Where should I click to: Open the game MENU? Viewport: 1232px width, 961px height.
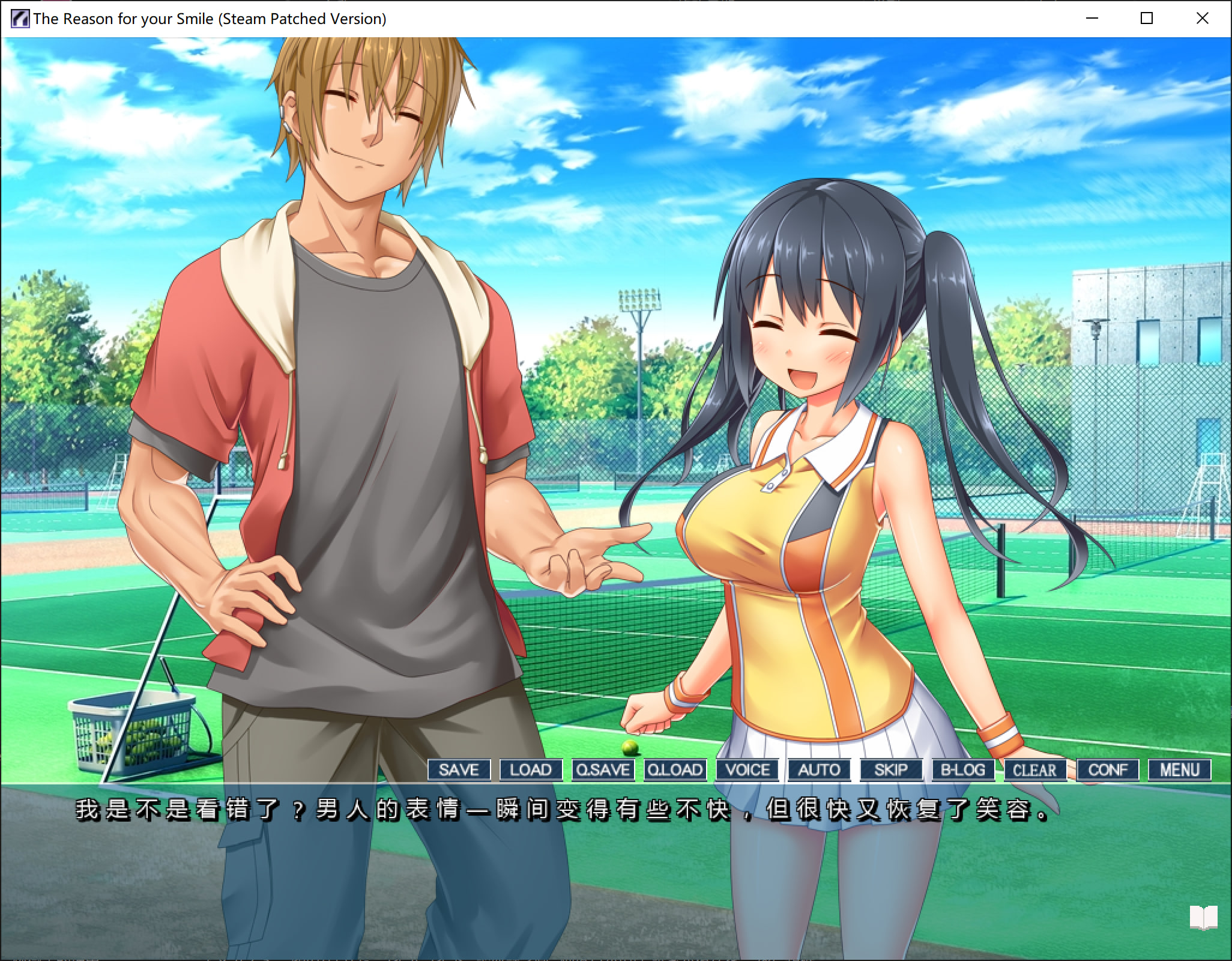point(1179,769)
